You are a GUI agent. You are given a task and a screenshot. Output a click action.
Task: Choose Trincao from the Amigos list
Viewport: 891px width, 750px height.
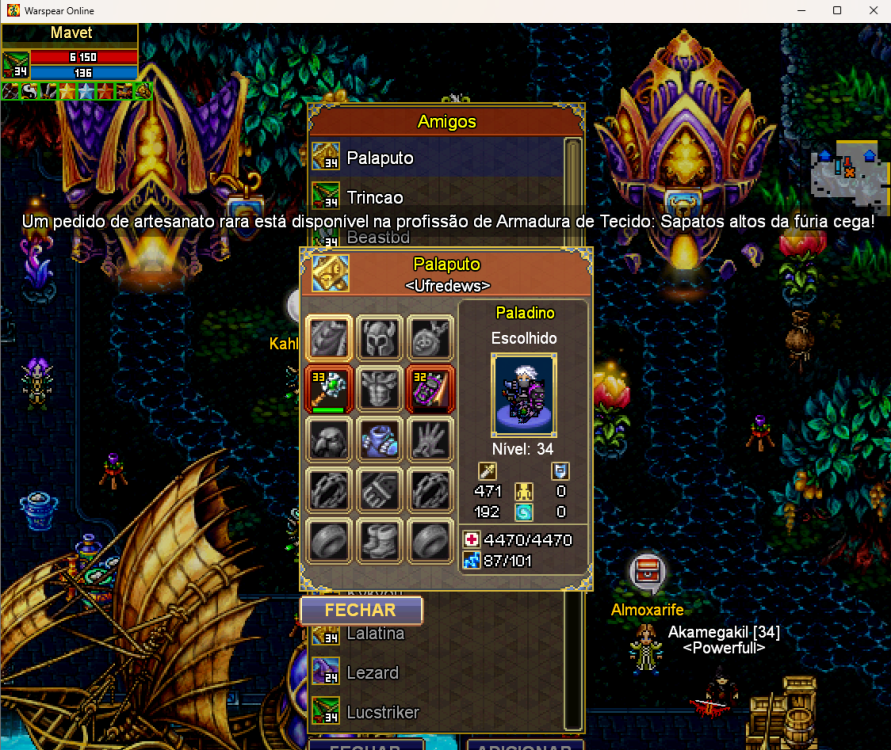coord(374,197)
